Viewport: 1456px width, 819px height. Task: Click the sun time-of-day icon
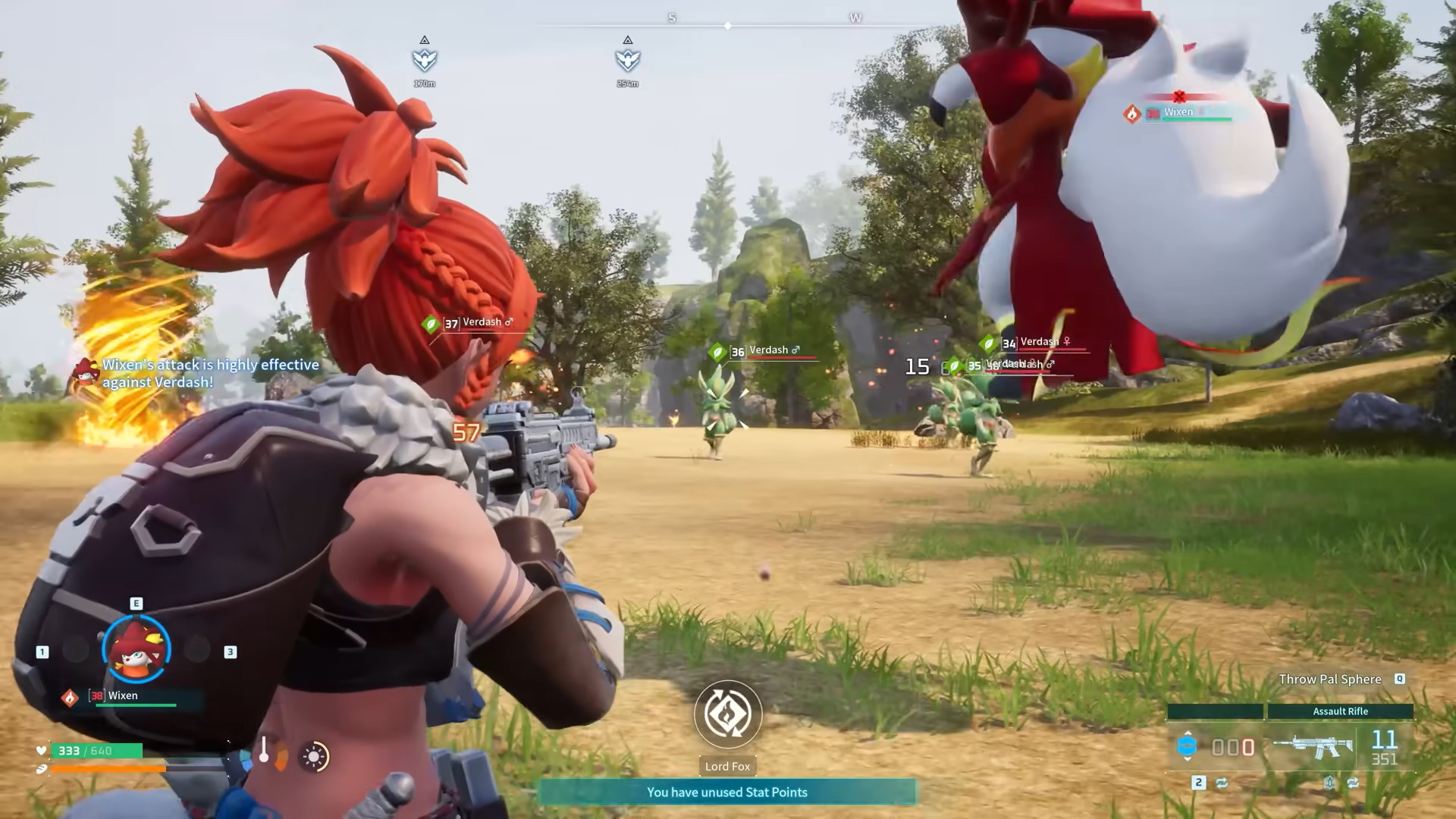(x=313, y=756)
